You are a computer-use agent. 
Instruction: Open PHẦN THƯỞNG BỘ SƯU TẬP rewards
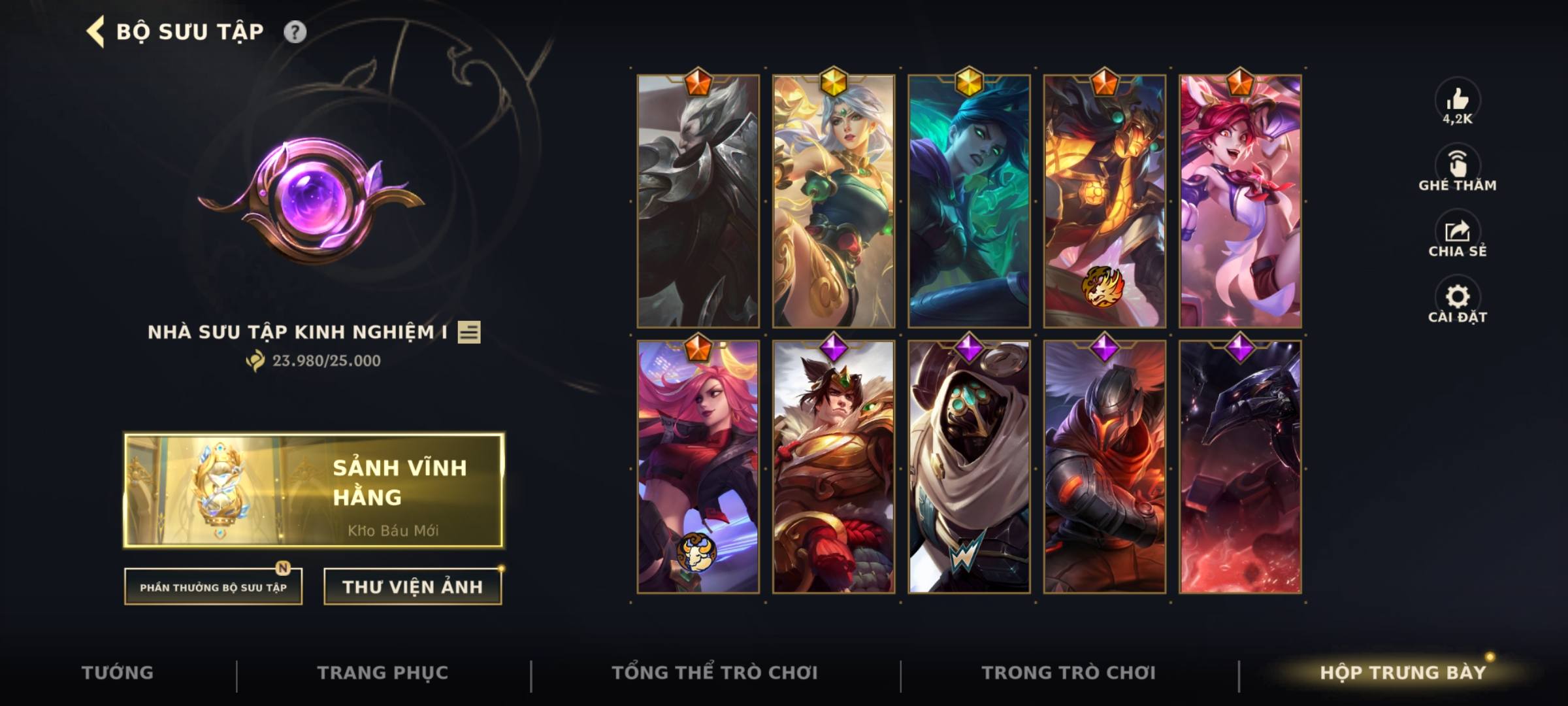pos(217,586)
